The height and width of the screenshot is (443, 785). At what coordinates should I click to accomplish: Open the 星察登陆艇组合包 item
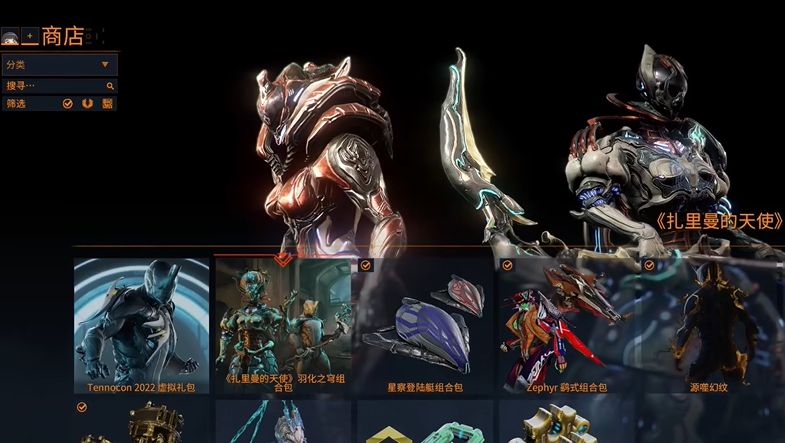pos(425,325)
